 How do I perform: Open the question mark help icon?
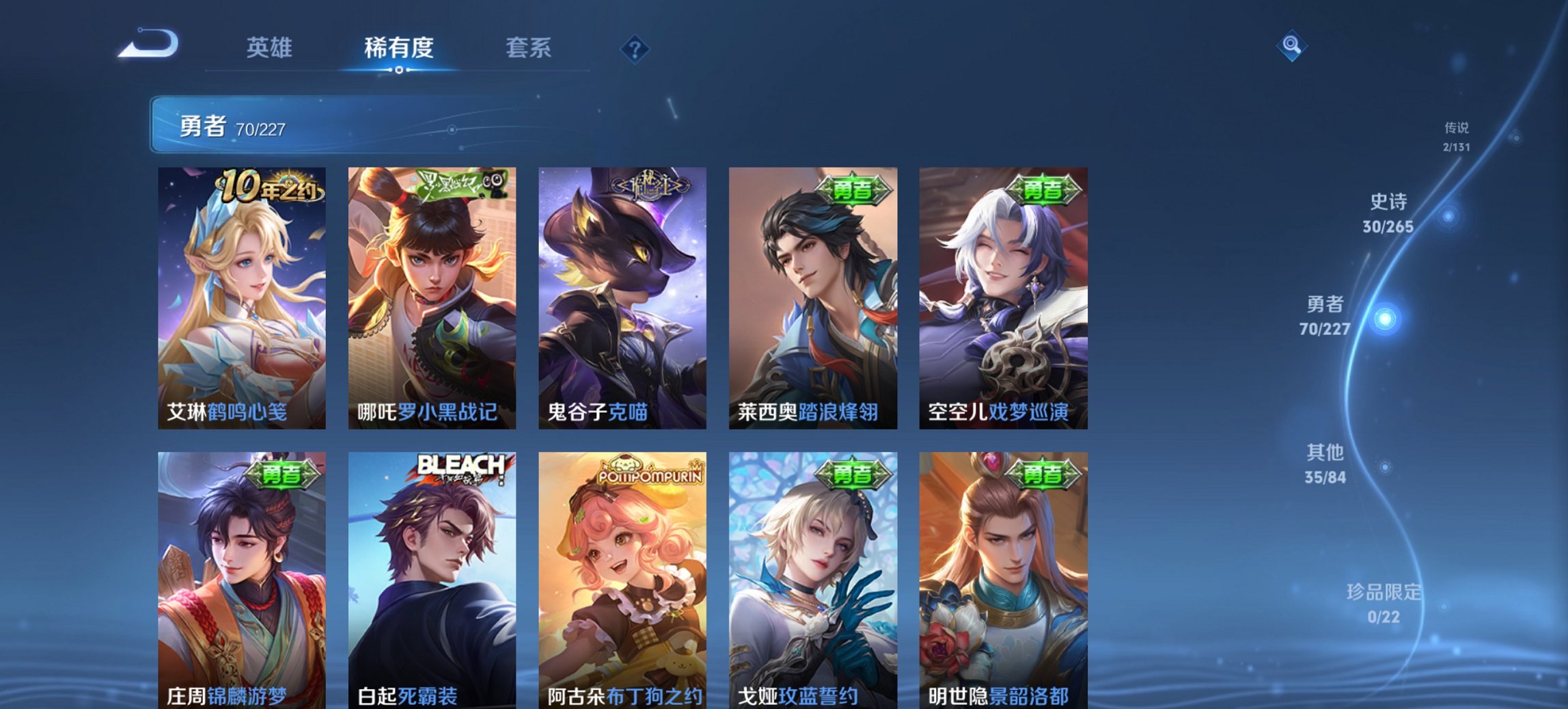[634, 48]
